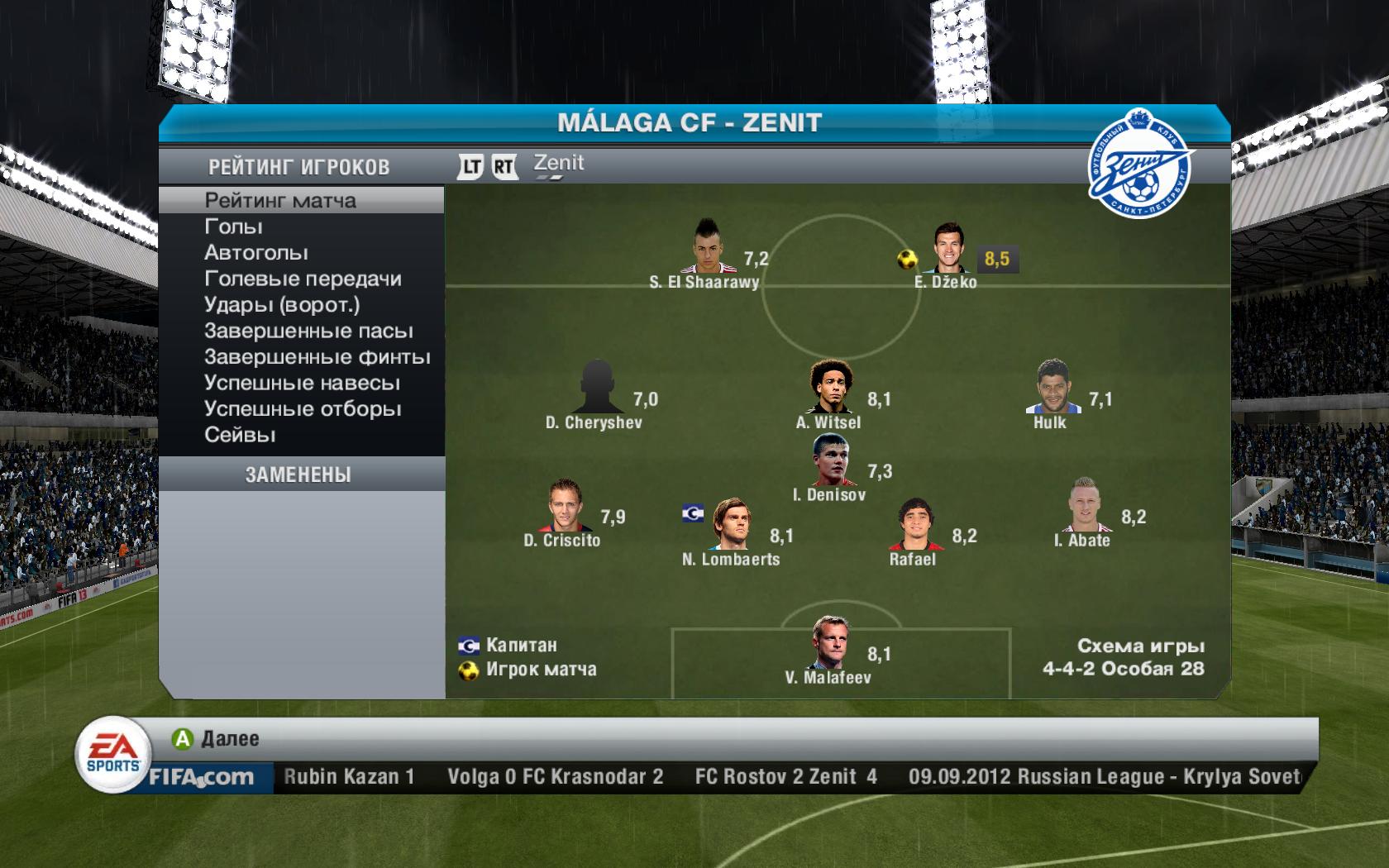This screenshot has height=868, width=1389.
Task: Choose D. Criscito on the pitch
Action: point(564,505)
